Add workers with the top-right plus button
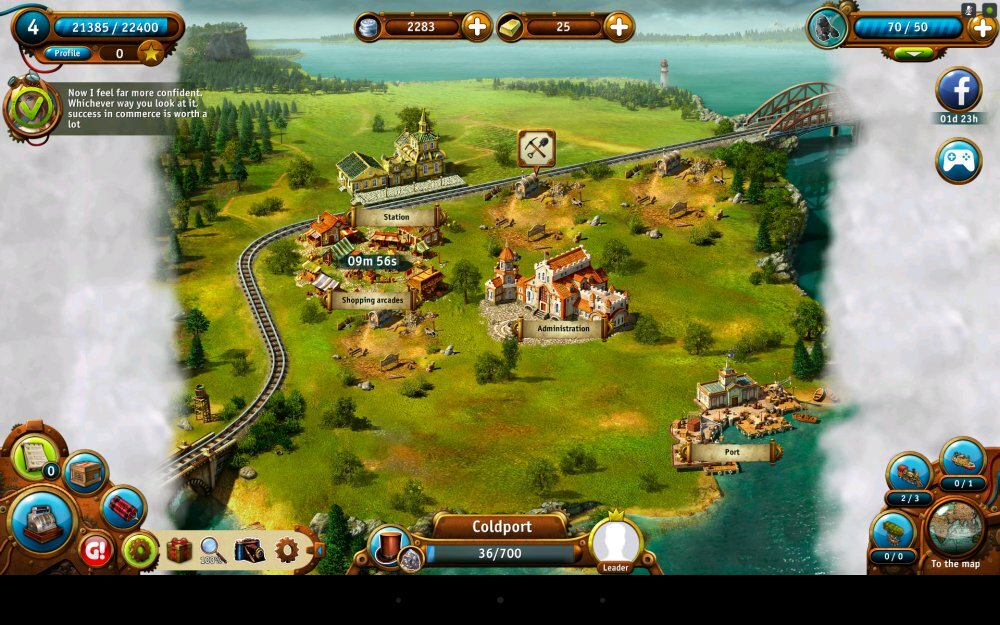The width and height of the screenshot is (1000, 625). point(982,27)
